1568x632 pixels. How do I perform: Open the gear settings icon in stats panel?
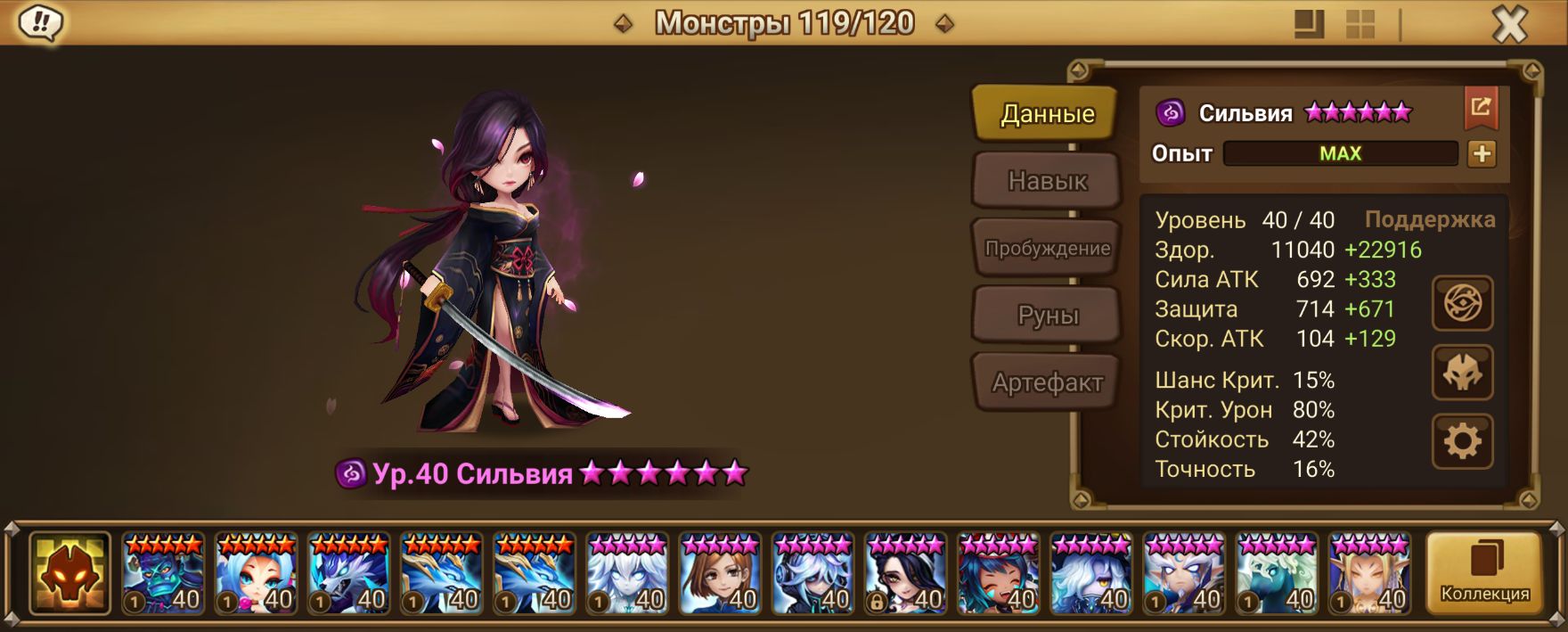pos(1462,441)
